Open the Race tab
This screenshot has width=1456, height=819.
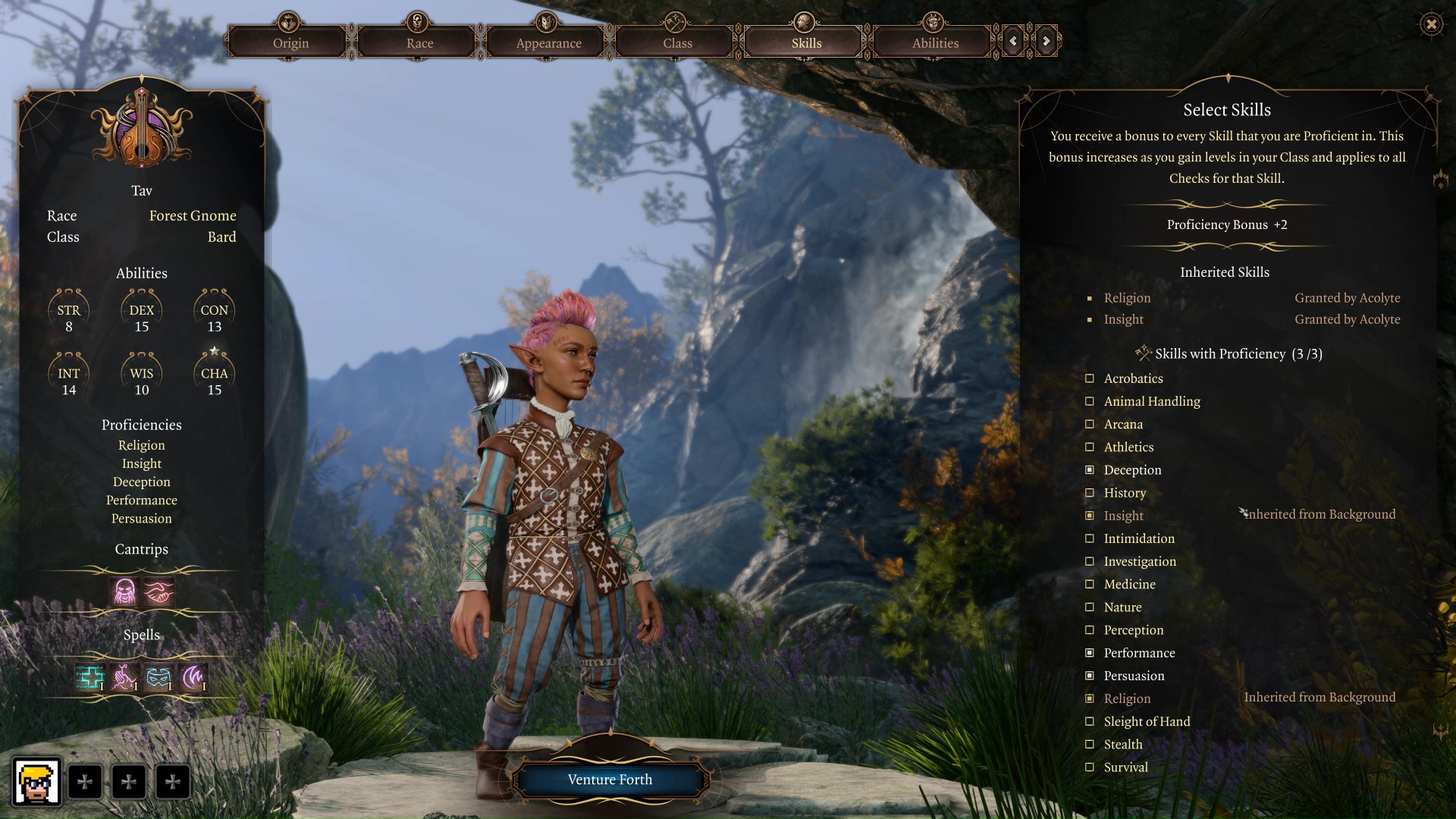[419, 42]
